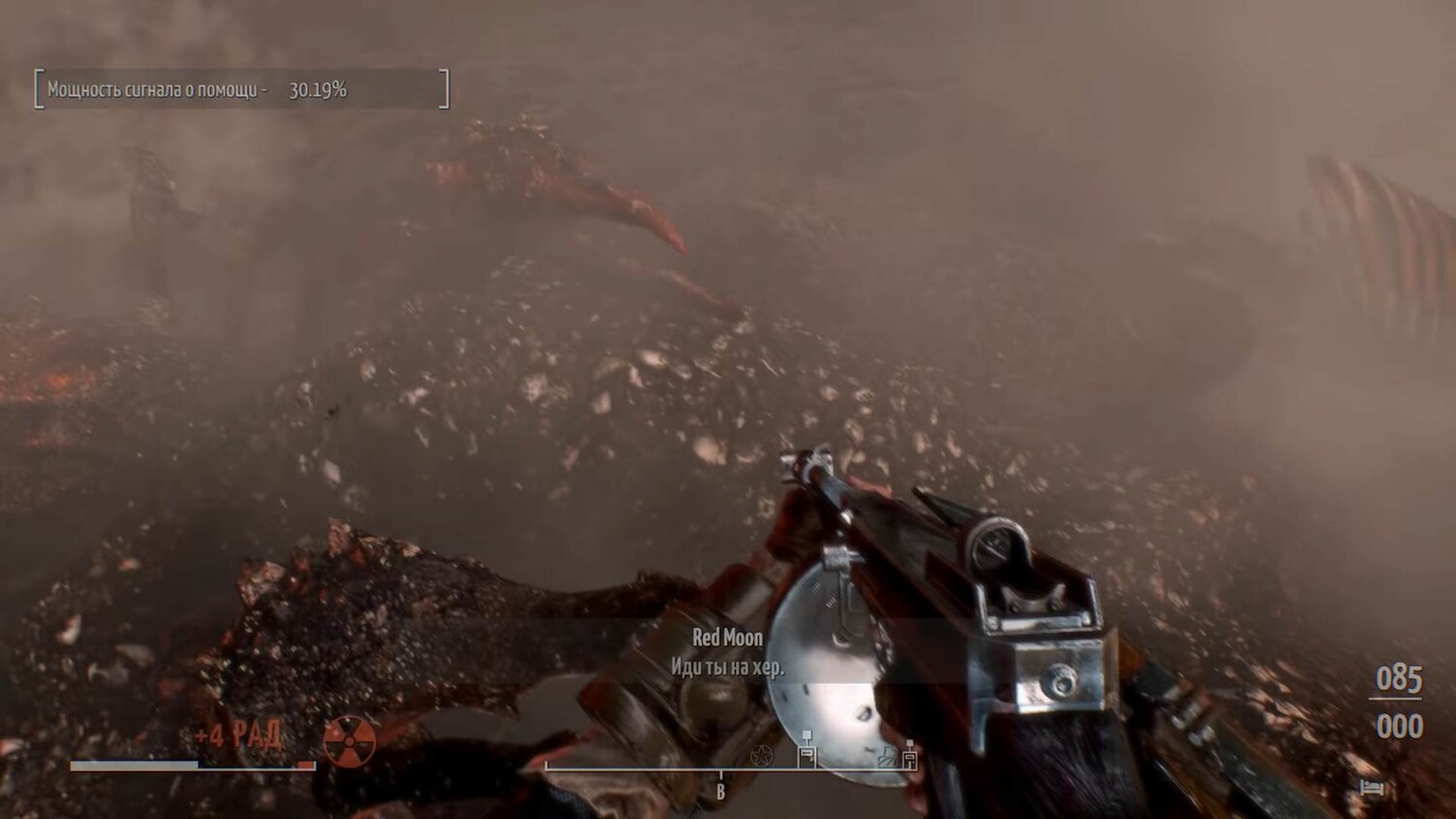Click the radiation trefoil icon
The height and width of the screenshot is (819, 1456).
pyautogui.click(x=349, y=741)
